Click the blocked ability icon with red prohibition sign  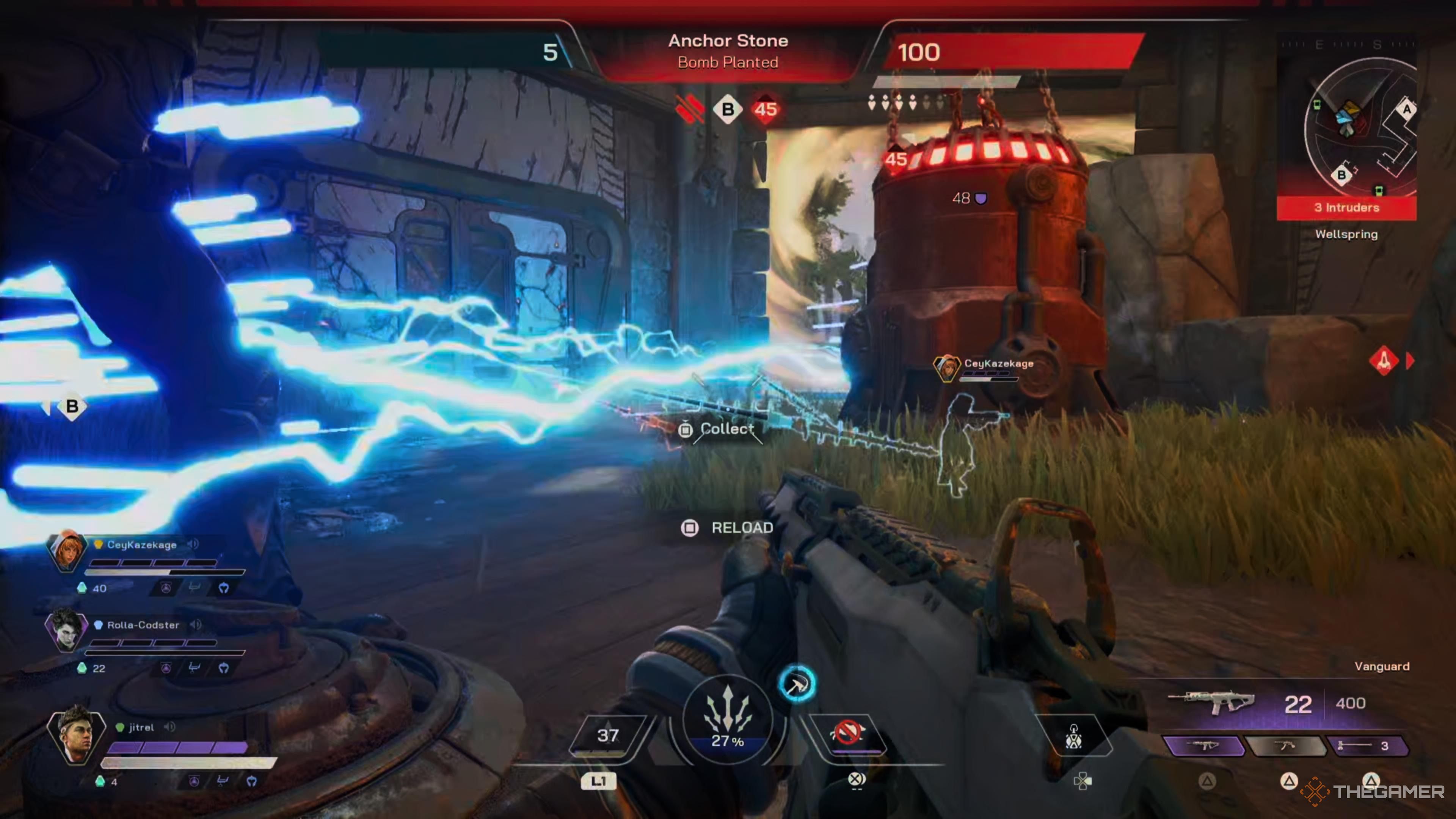coord(847,733)
